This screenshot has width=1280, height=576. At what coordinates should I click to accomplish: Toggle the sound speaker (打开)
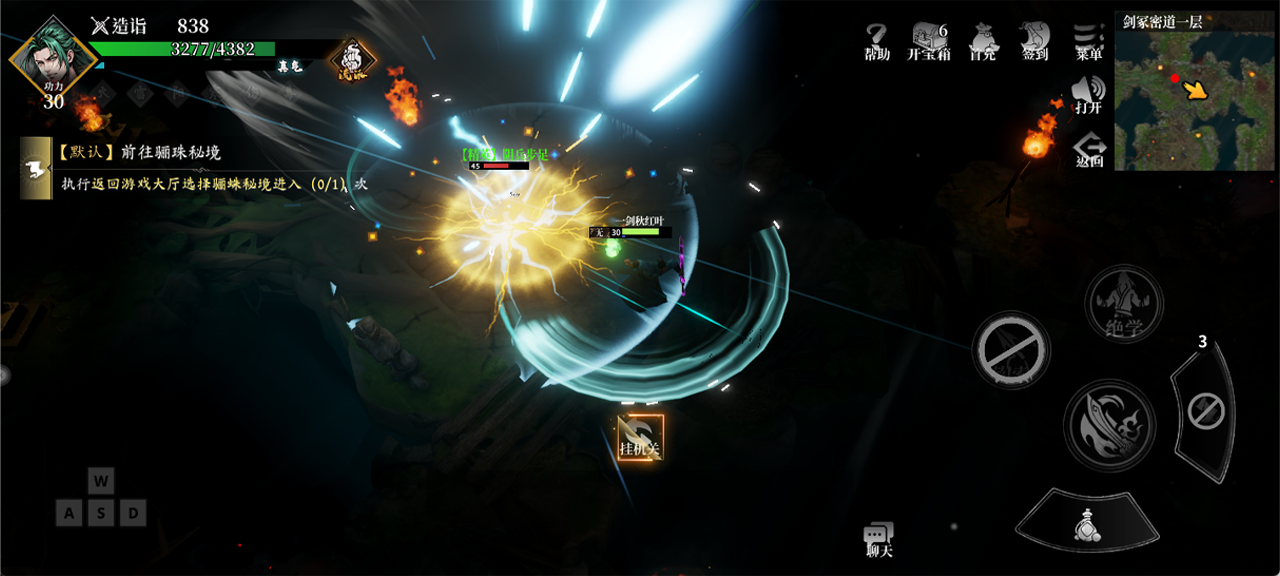coord(1087,96)
